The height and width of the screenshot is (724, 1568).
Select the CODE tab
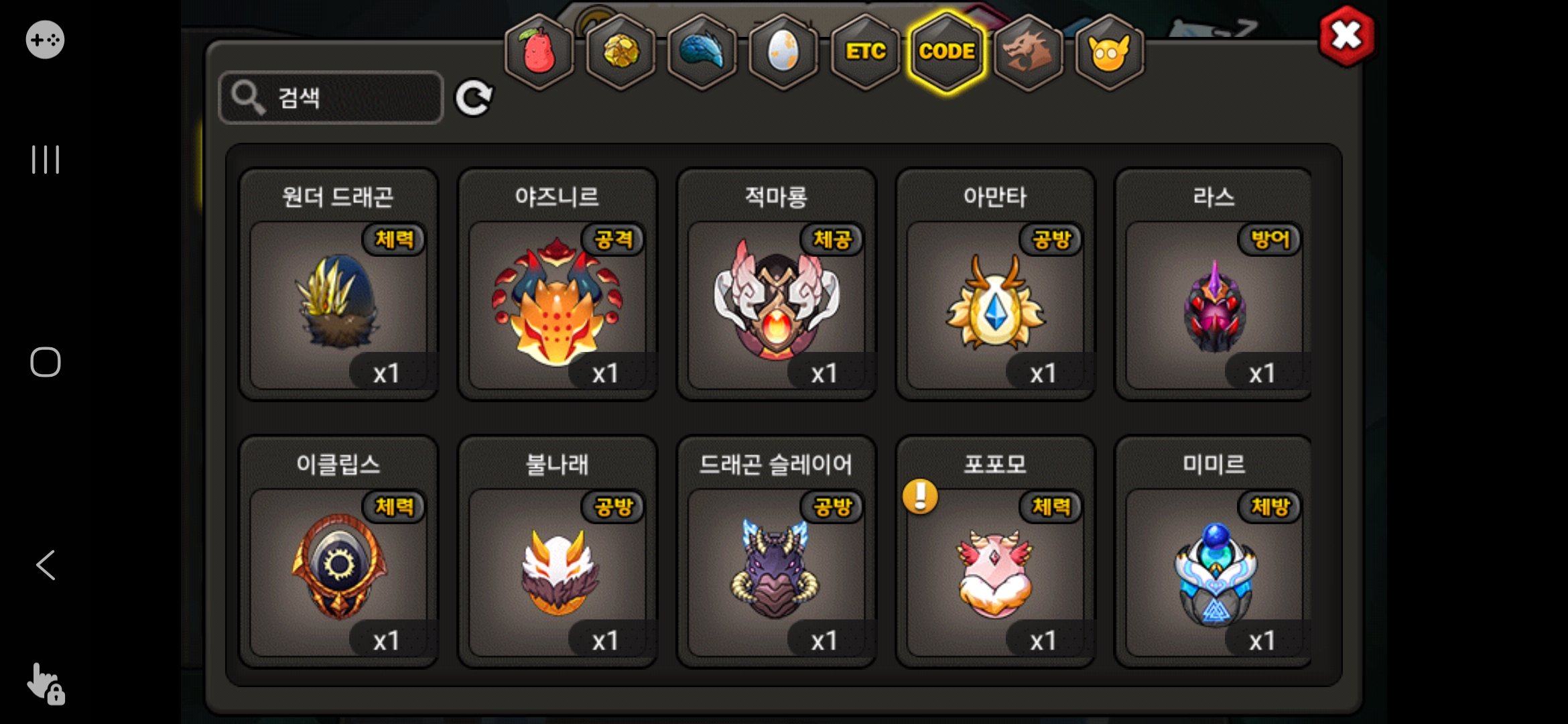(947, 52)
